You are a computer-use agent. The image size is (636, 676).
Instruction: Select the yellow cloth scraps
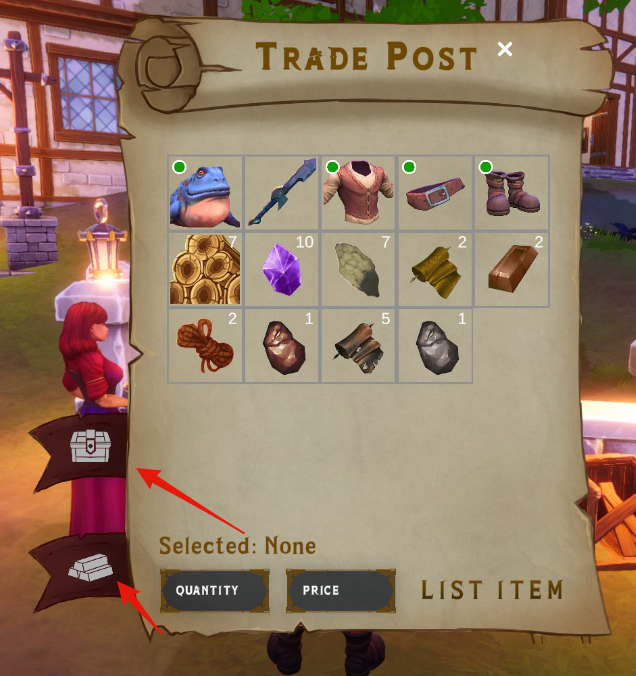tap(436, 270)
